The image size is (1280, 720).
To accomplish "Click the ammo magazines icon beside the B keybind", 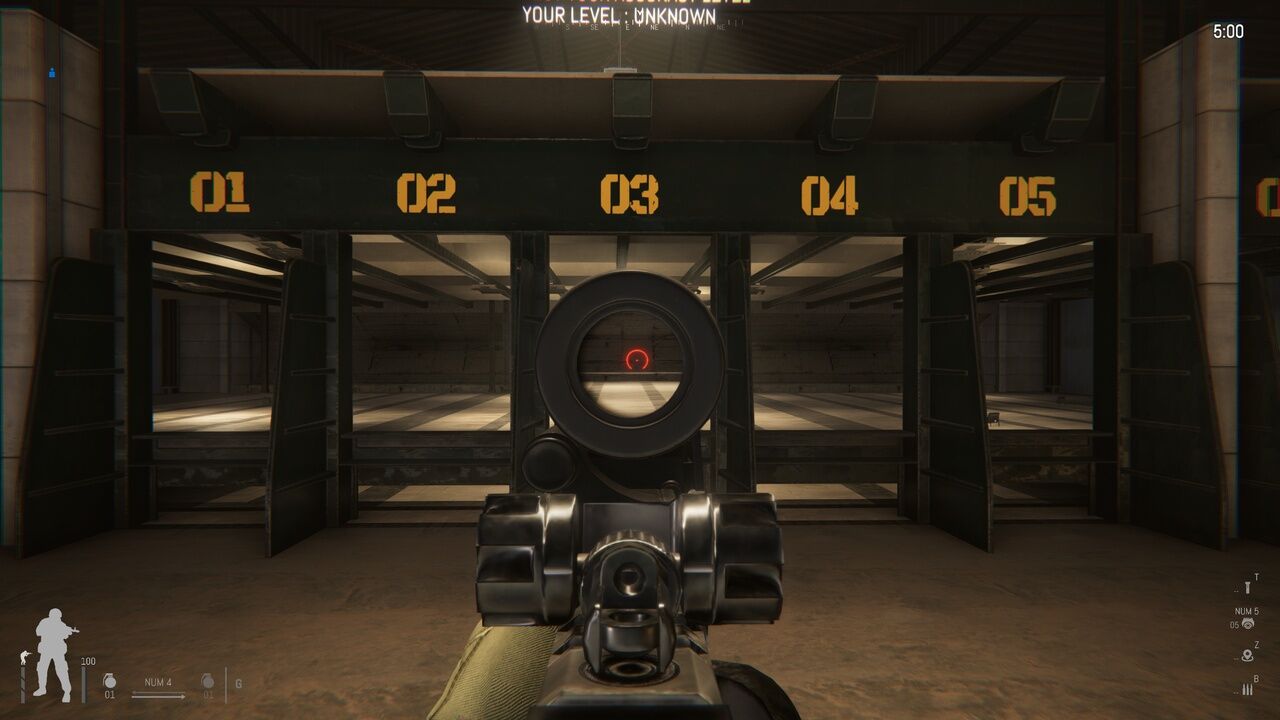I will tap(1247, 688).
